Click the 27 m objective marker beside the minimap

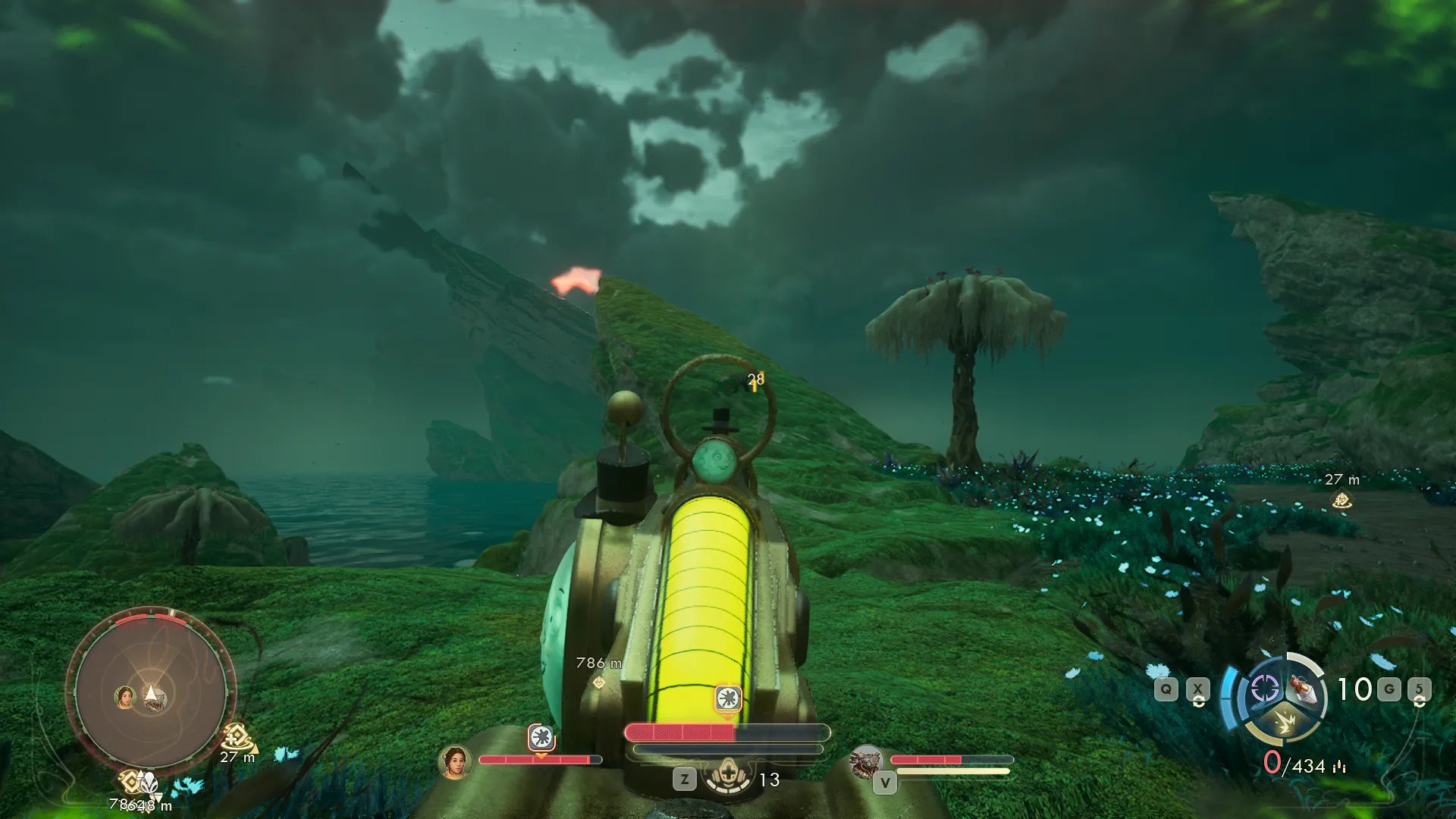pyautogui.click(x=237, y=736)
